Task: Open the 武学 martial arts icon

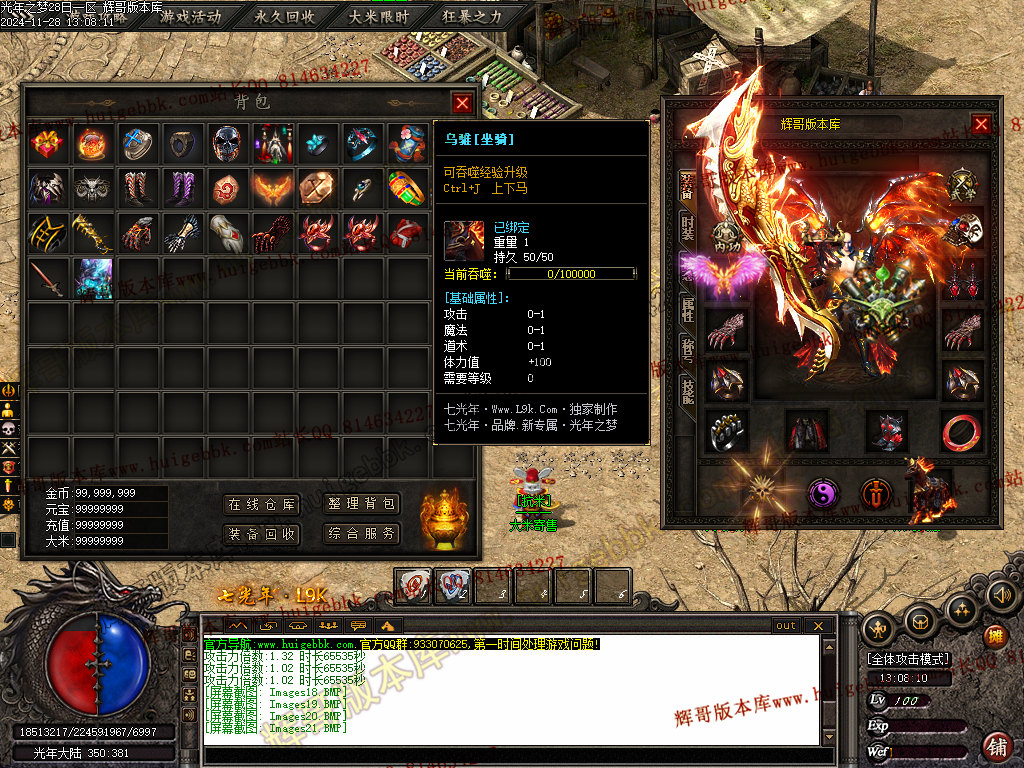Action: click(962, 185)
